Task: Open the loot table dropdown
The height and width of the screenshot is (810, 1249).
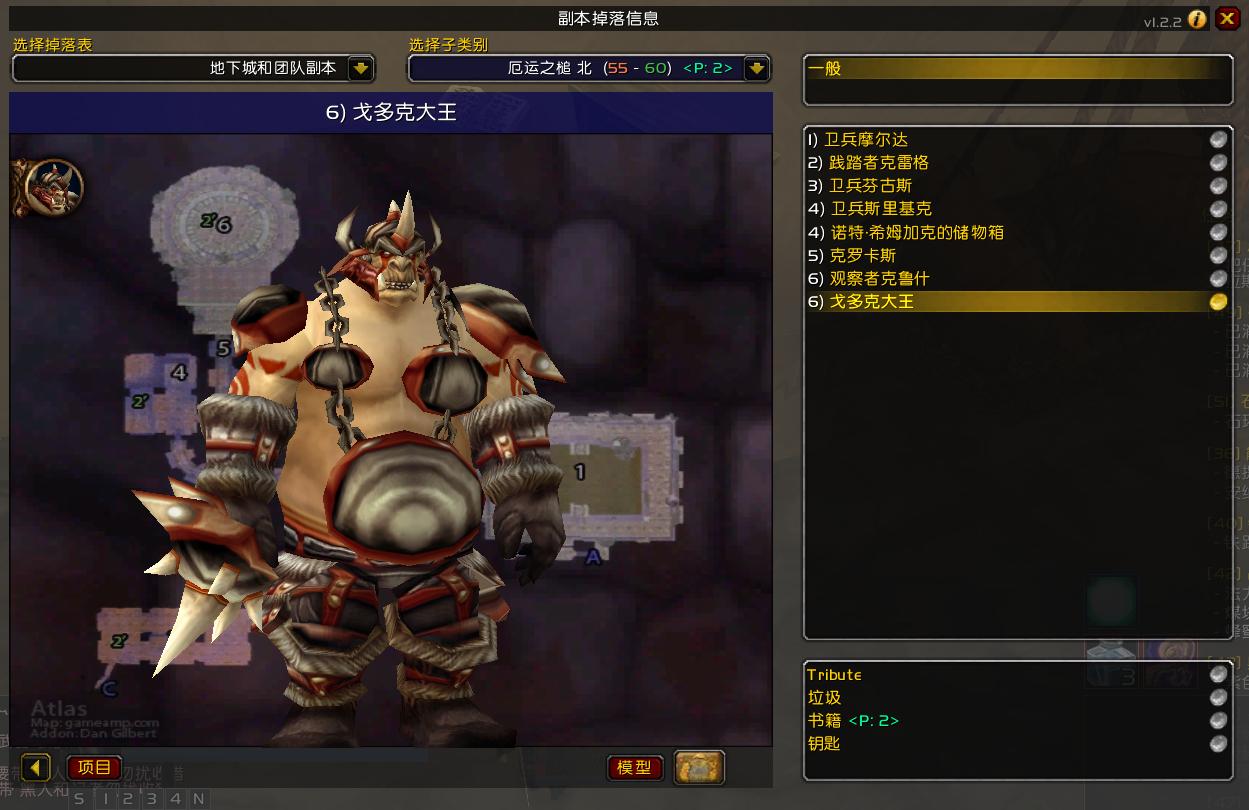Action: (x=361, y=68)
